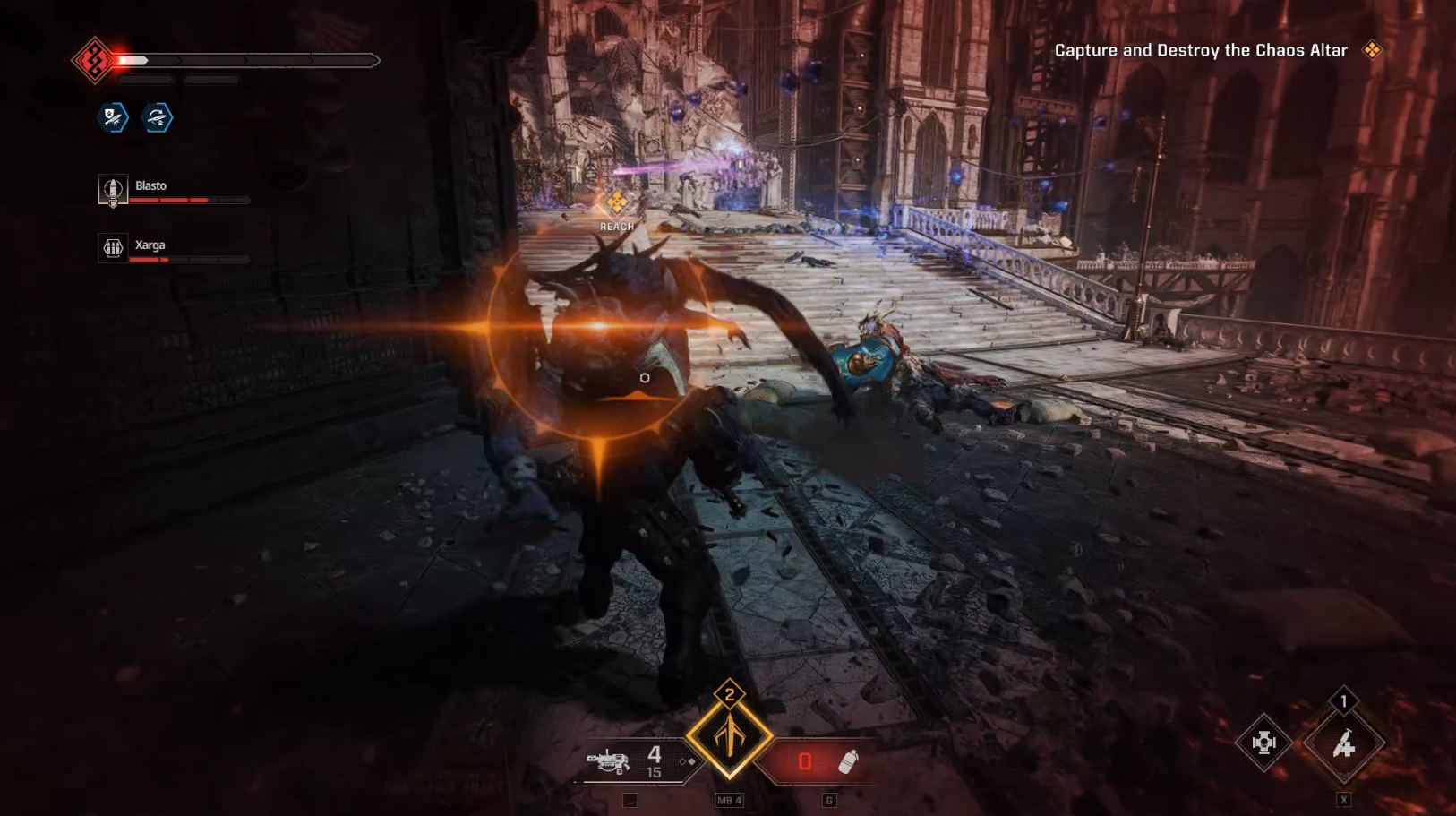
Task: Click Blasto's name label in the squad list
Action: click(x=149, y=185)
